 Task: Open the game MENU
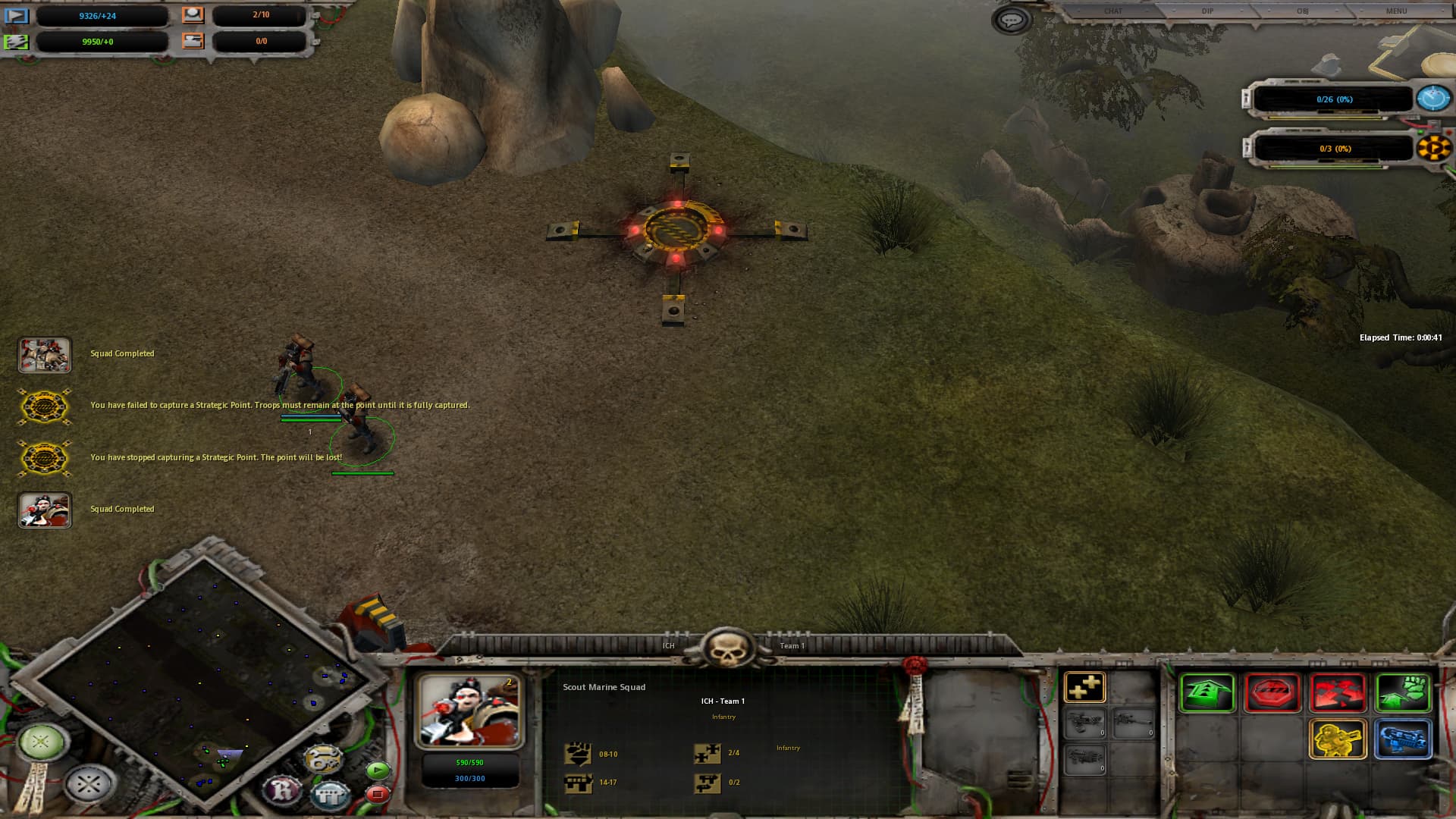pyautogui.click(x=1396, y=11)
